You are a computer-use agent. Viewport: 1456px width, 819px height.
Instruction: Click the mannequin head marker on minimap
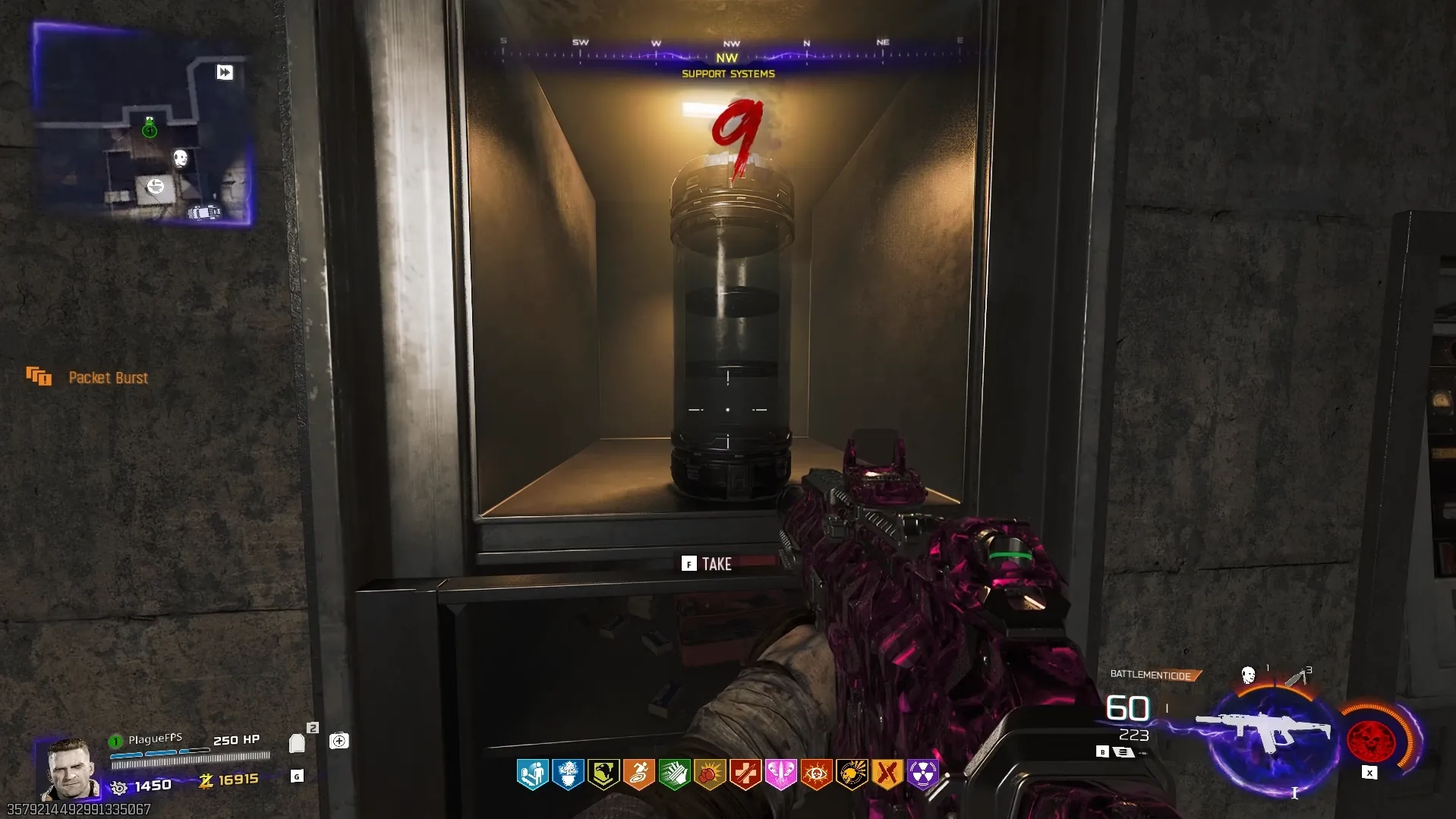click(180, 158)
